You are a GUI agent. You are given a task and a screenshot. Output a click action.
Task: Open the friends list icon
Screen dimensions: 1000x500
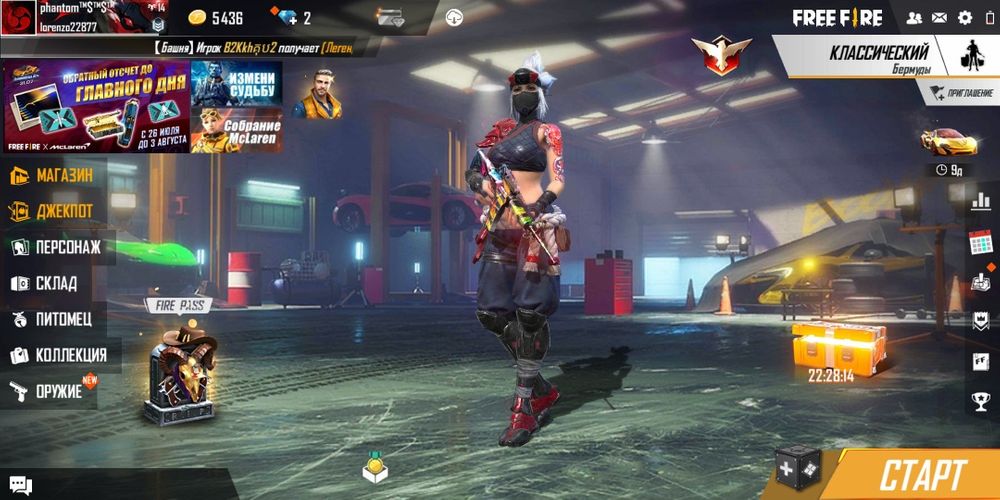pyautogui.click(x=913, y=17)
